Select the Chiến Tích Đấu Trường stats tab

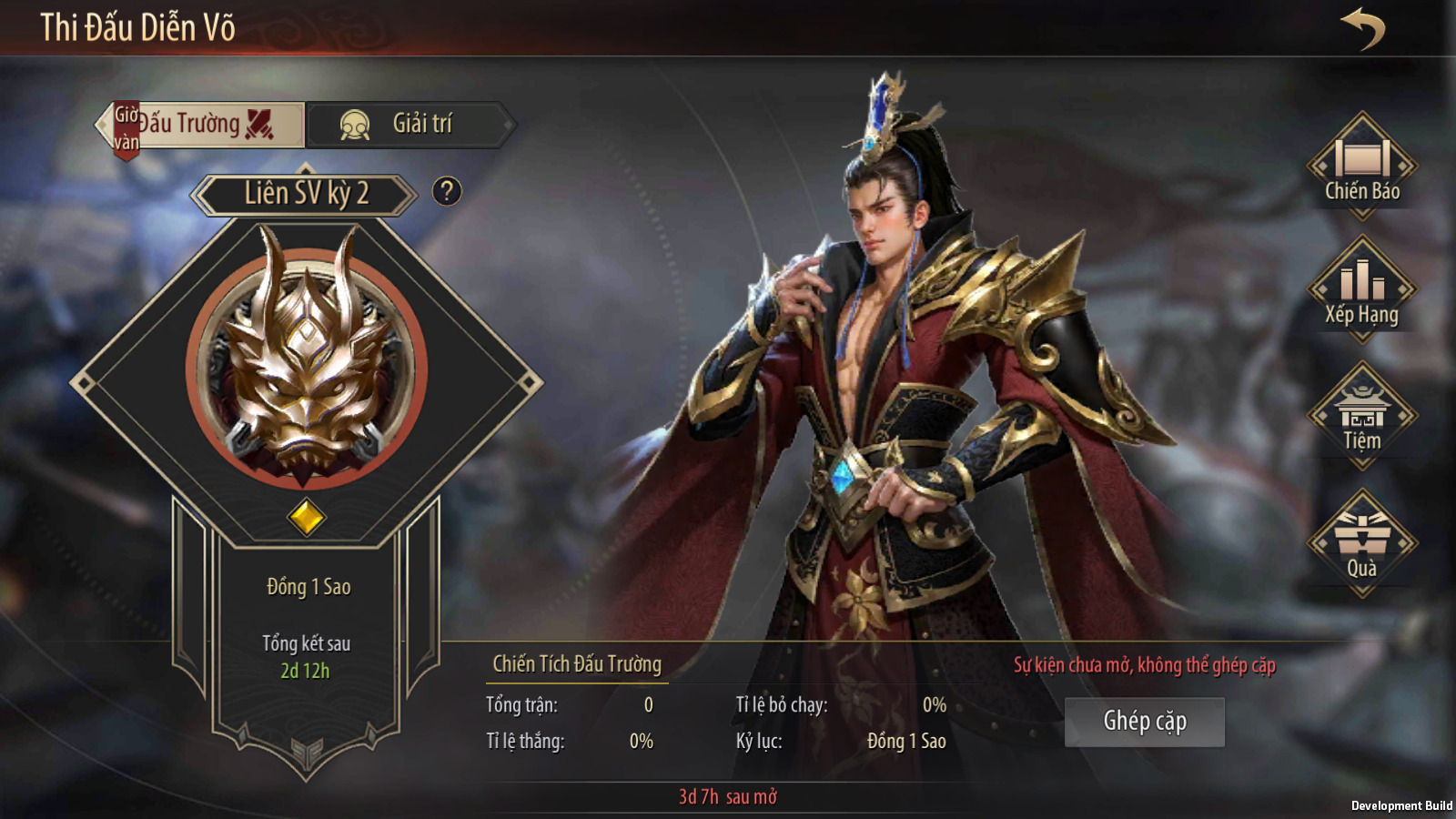[x=577, y=664]
